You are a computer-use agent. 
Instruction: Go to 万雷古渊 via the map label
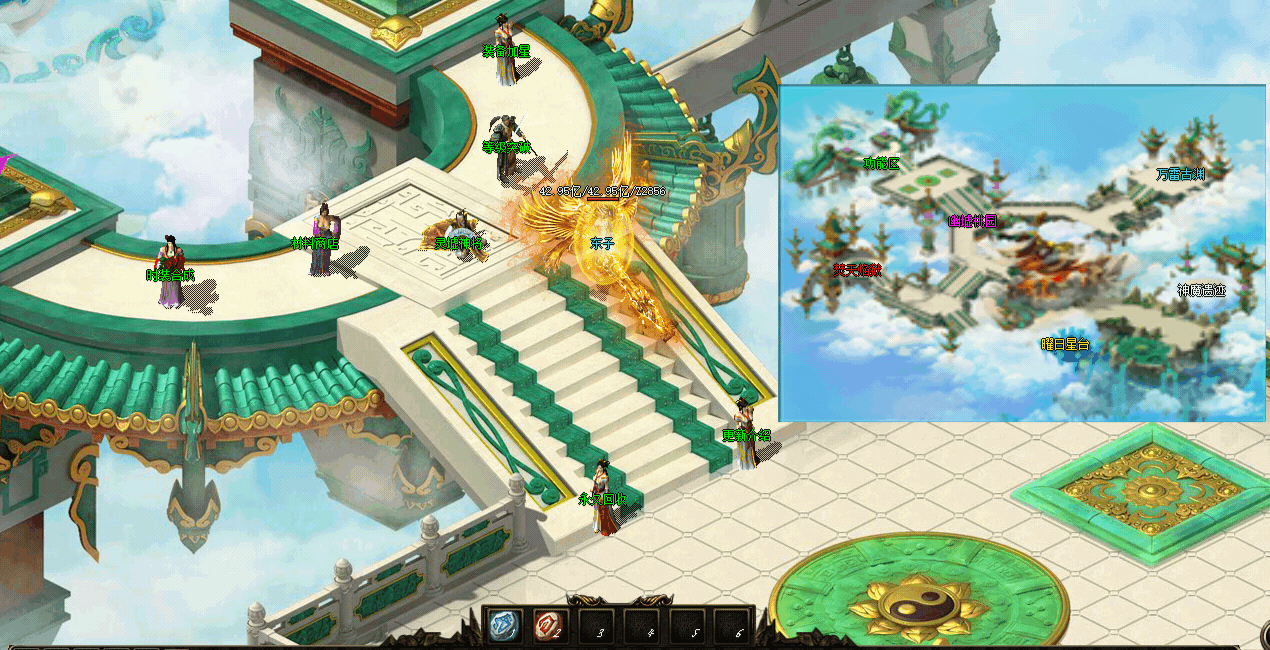[1180, 174]
